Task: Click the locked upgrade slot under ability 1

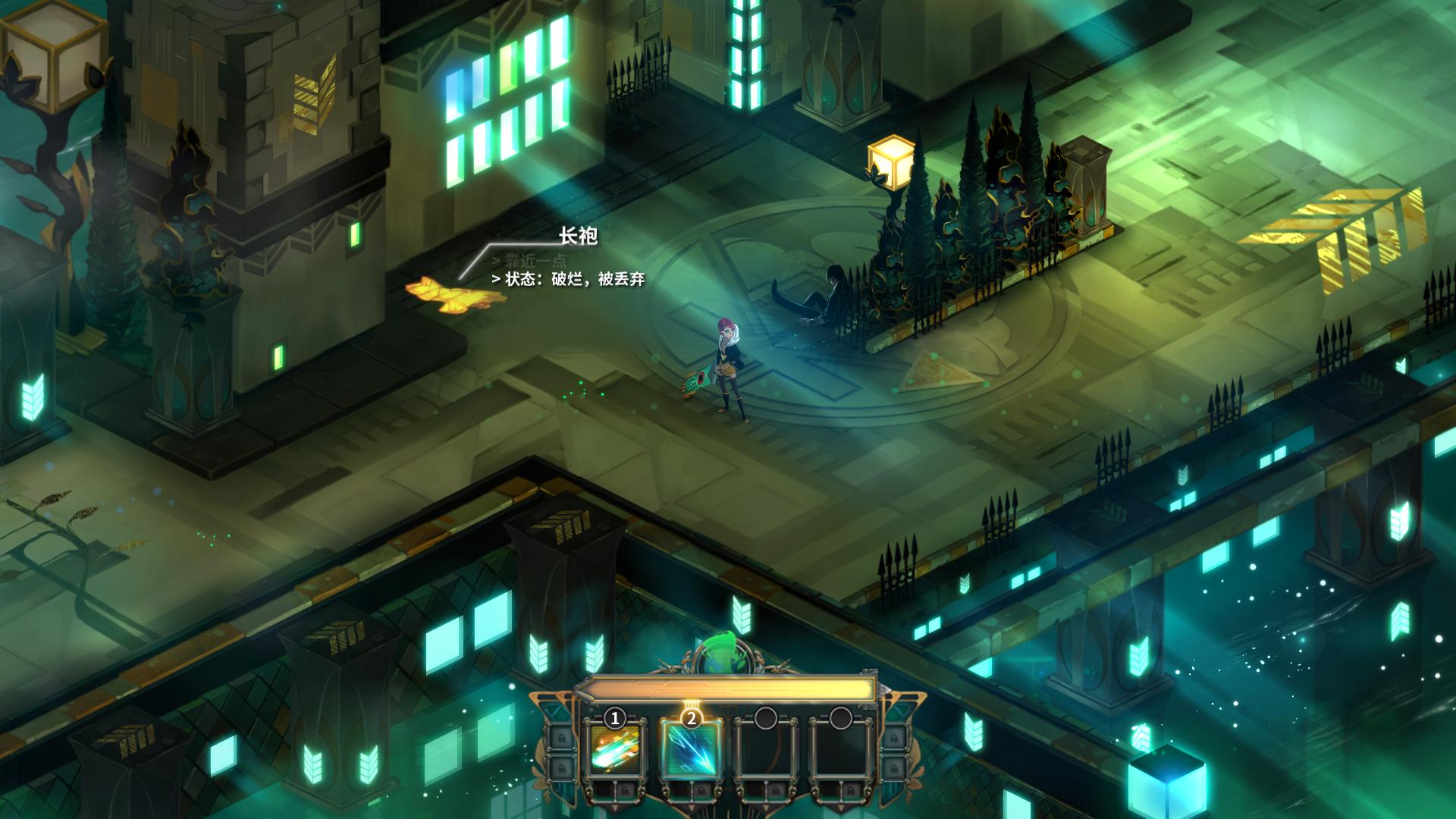Action: coord(626,790)
